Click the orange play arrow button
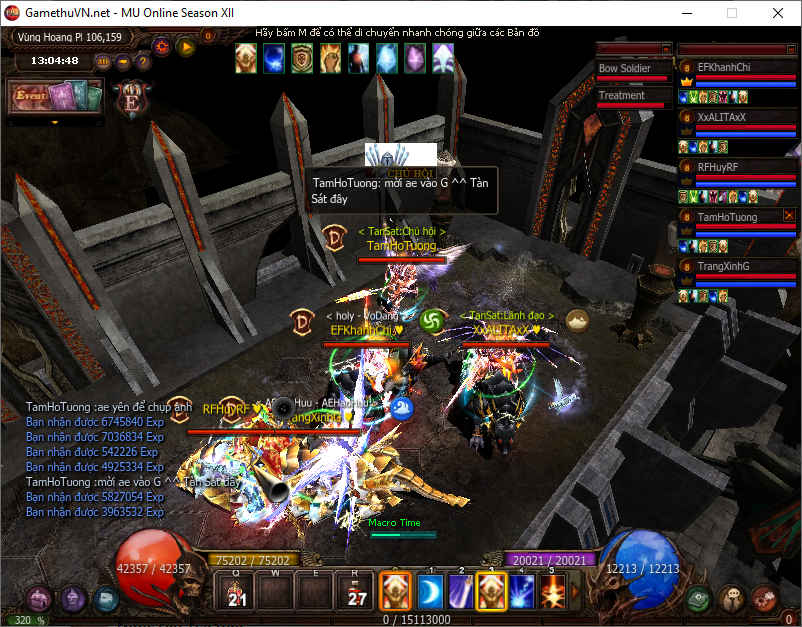The image size is (802, 627). coord(185,45)
